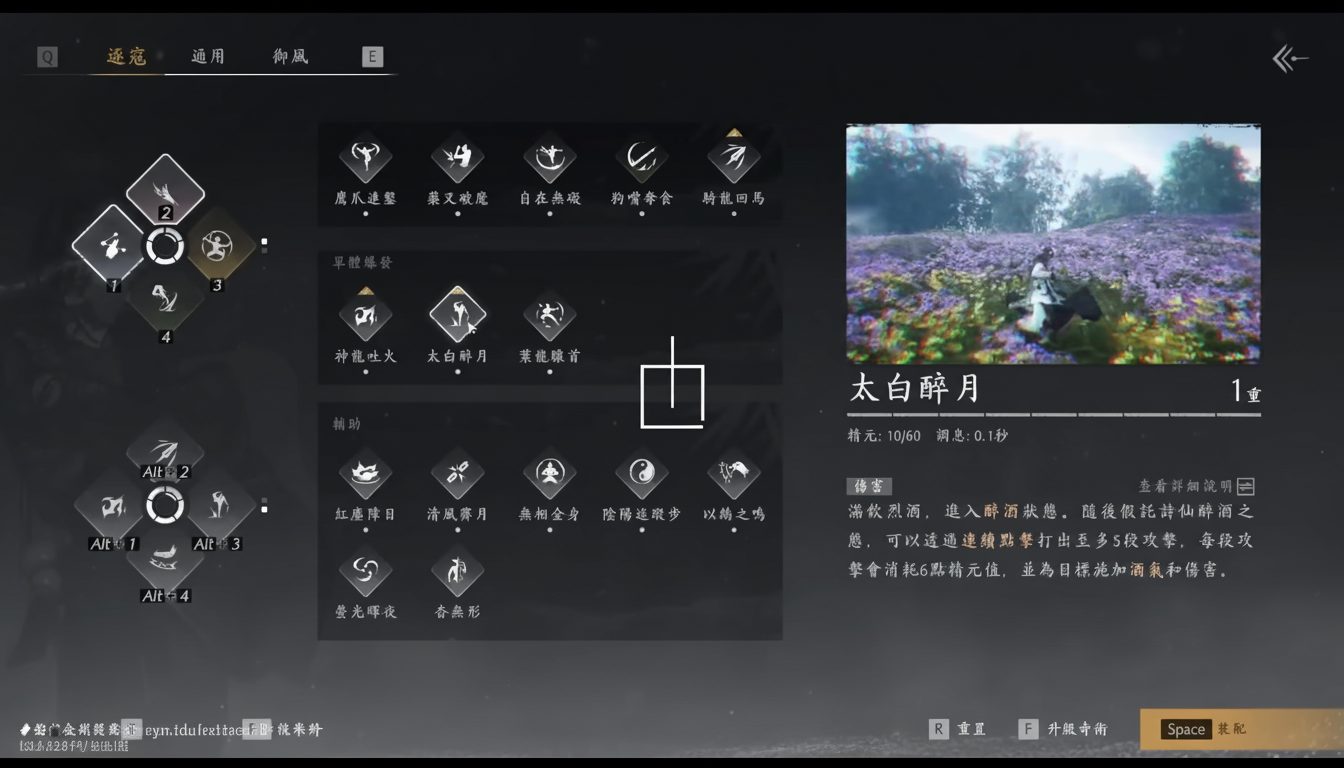1344x768 pixels.
Task: Select the 清風霽月 icon
Action: pyautogui.click(x=457, y=475)
